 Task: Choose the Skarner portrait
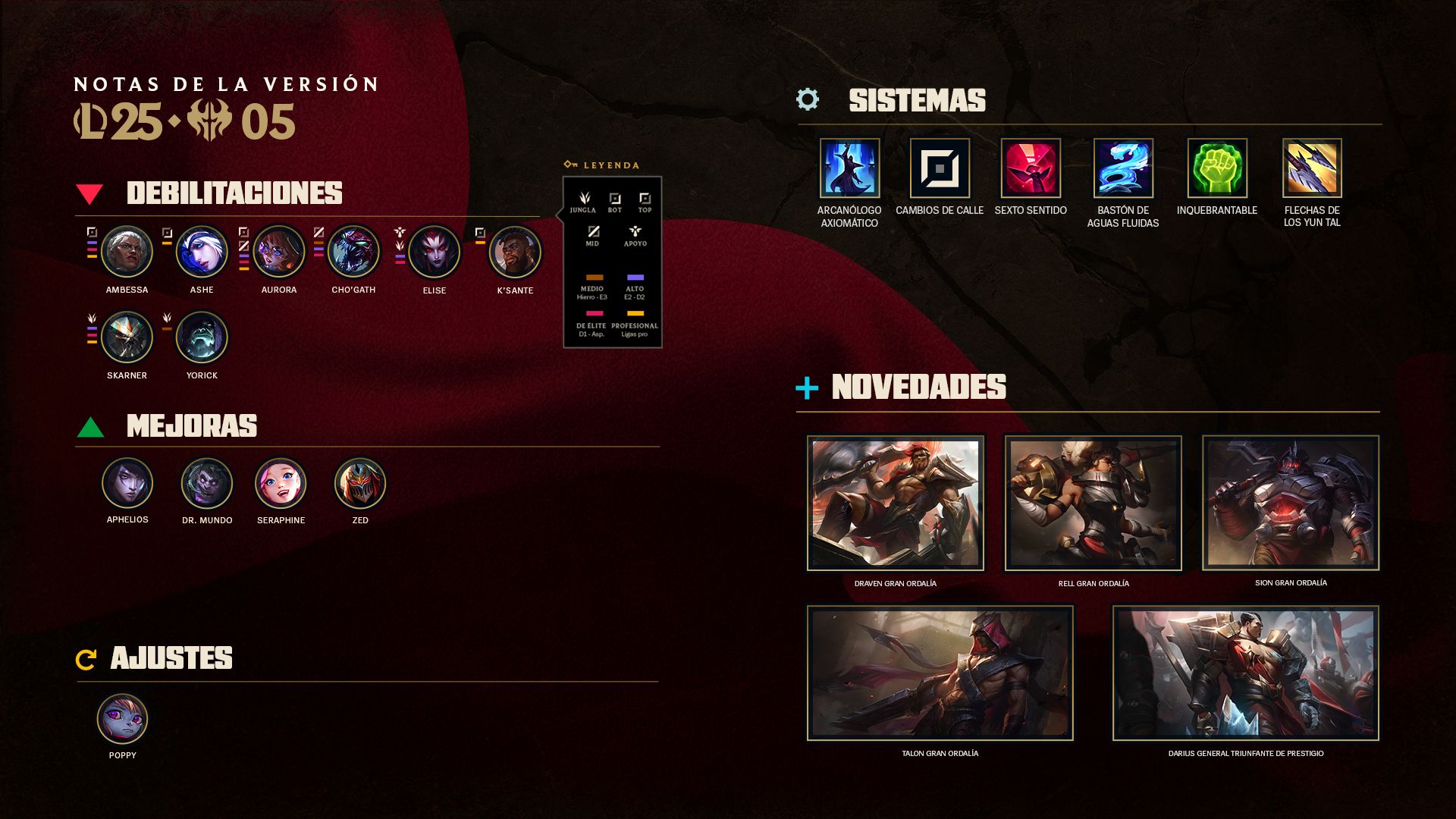pos(127,337)
